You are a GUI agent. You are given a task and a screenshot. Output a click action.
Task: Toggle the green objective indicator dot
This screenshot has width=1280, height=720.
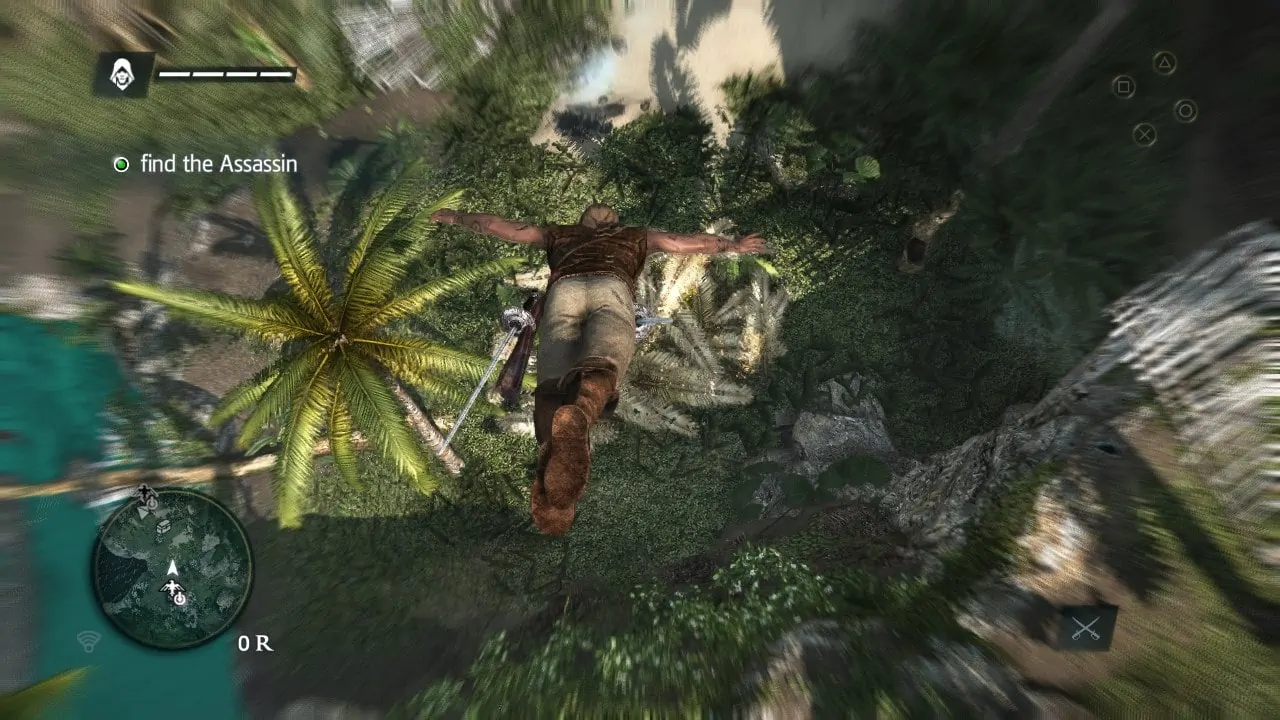123,164
